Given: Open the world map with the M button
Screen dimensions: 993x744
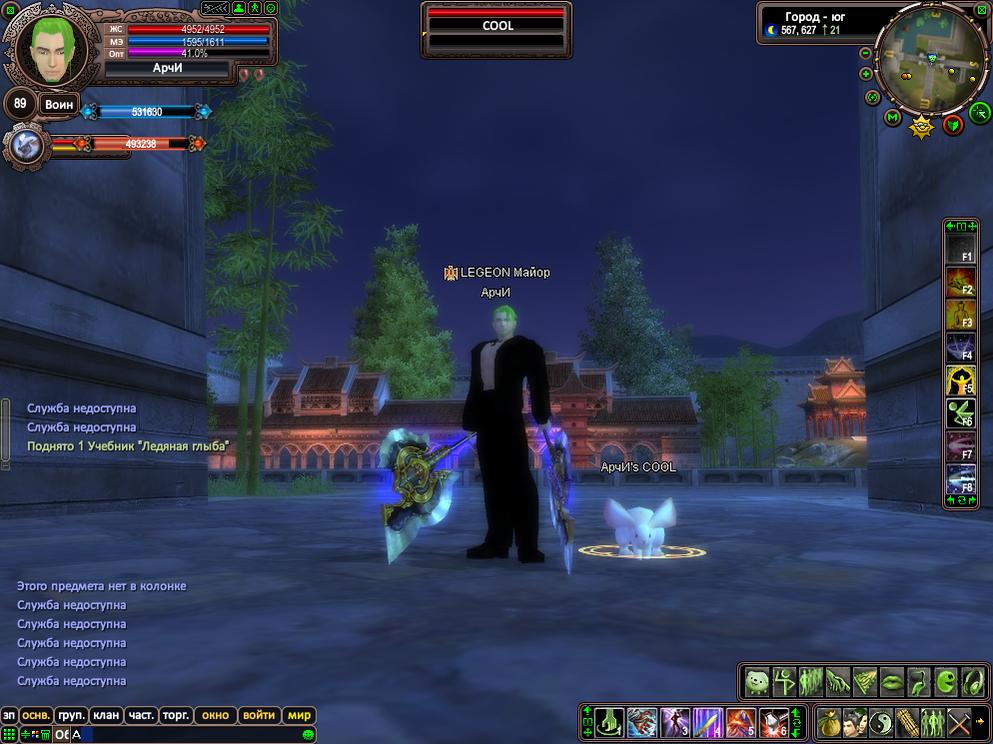Looking at the screenshot, I should 893,117.
